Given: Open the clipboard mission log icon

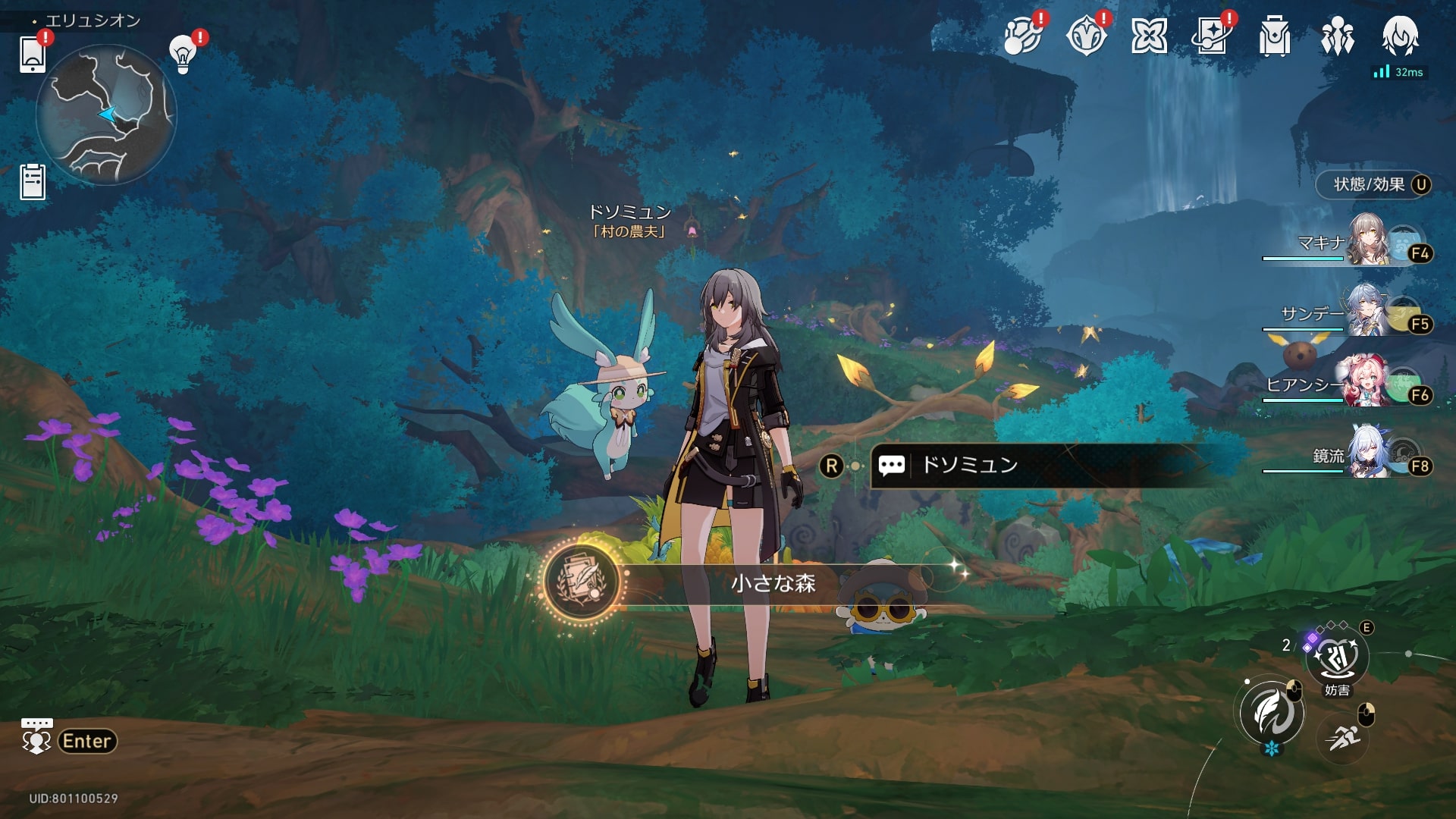Looking at the screenshot, I should point(33,182).
